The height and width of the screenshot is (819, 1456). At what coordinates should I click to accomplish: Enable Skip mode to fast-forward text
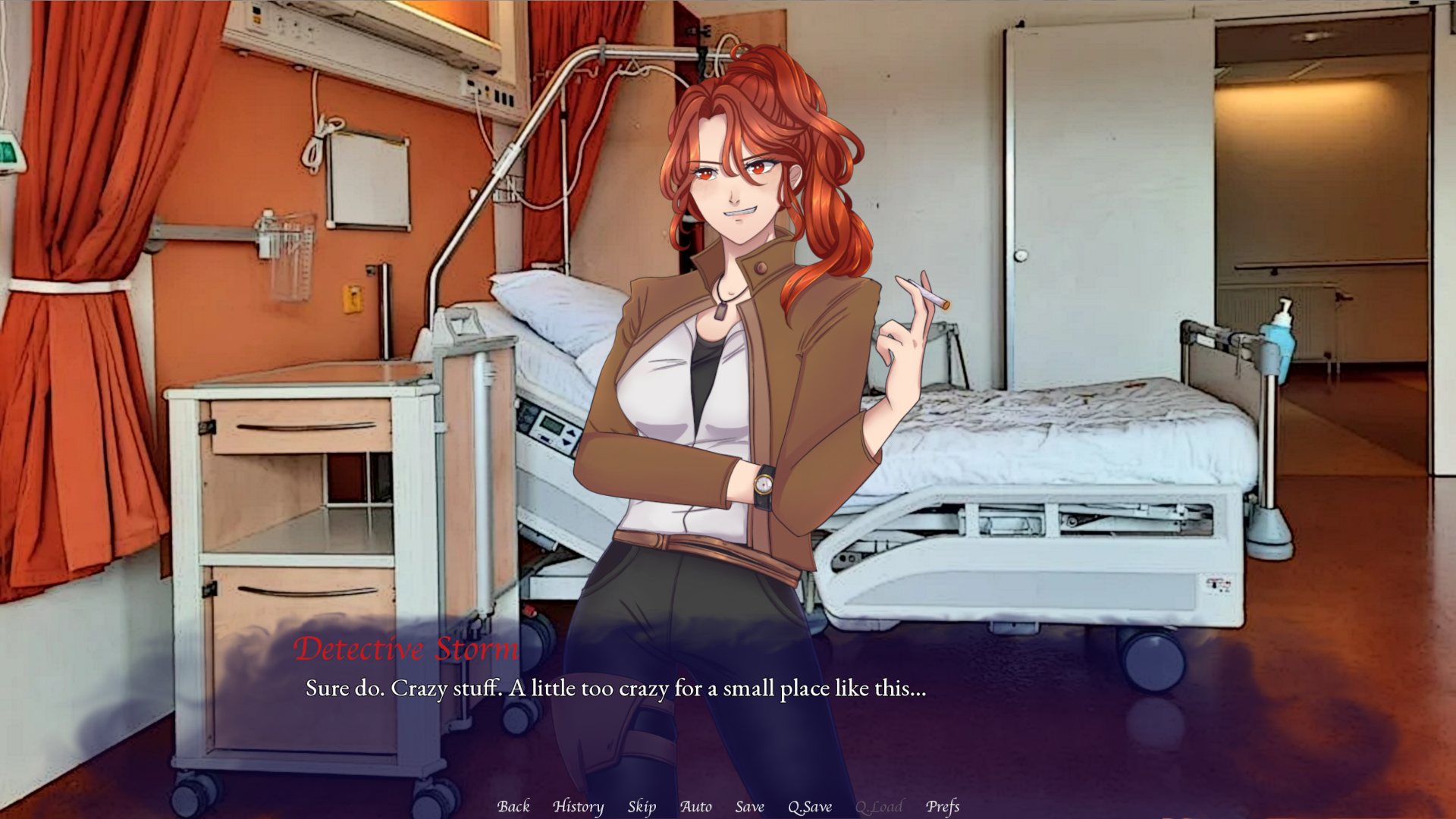pos(641,807)
